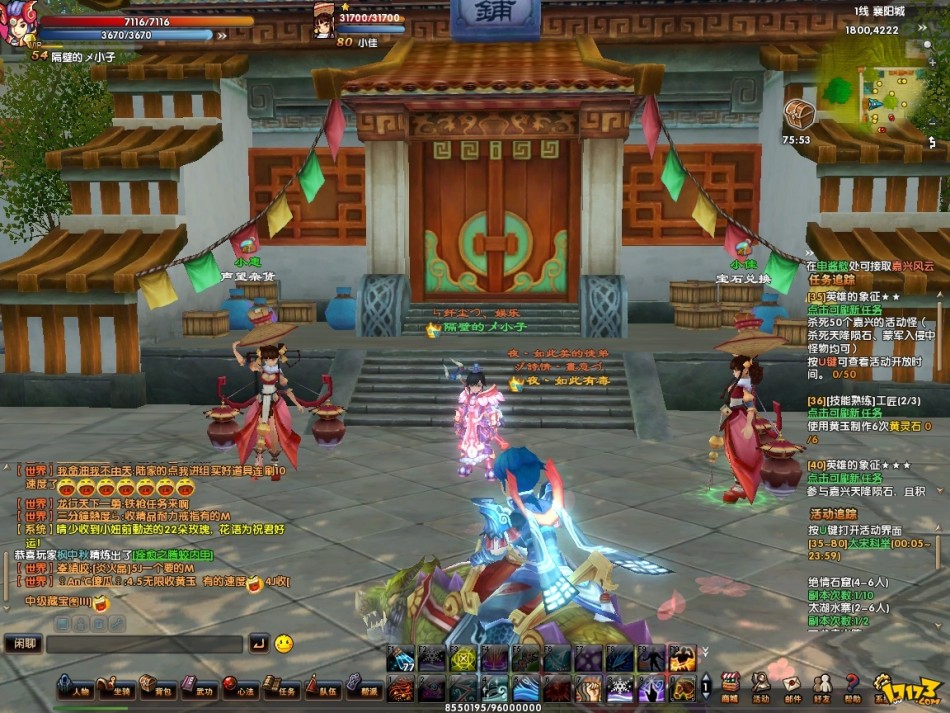Viewport: 950px width, 713px height.
Task: Open the treasure chest timer icon
Action: coord(798,114)
